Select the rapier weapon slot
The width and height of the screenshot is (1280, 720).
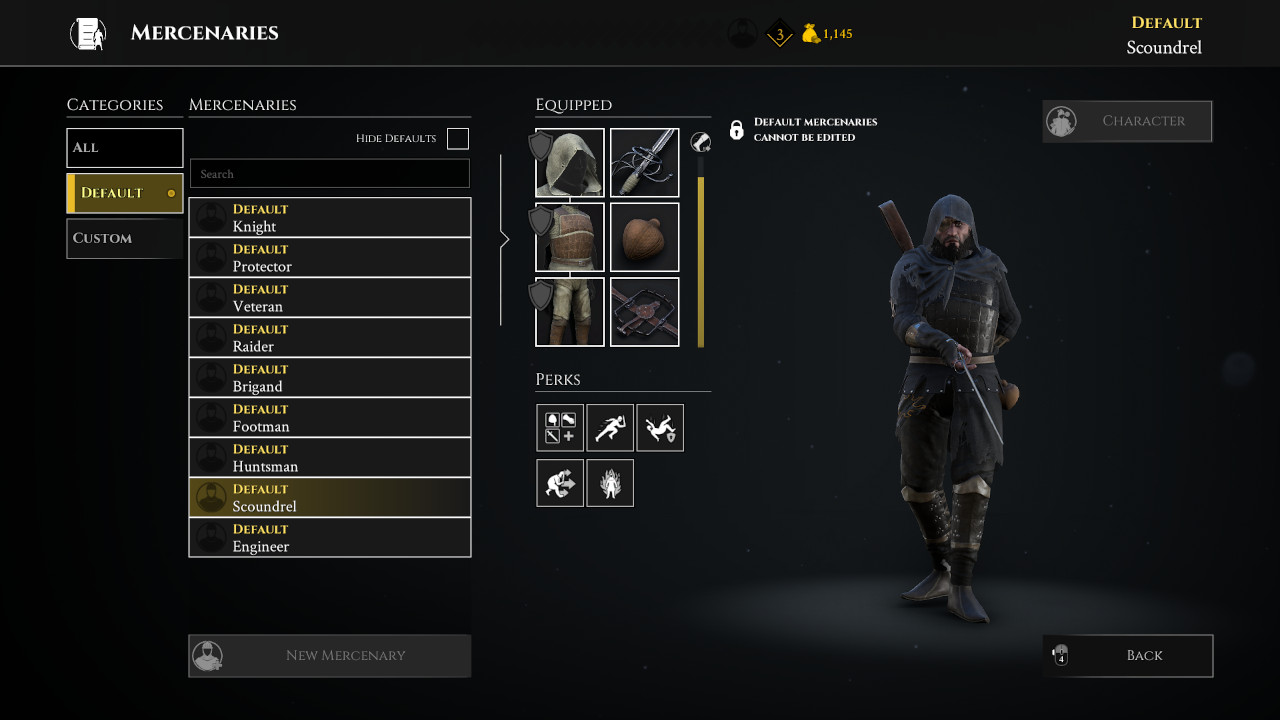[645, 163]
